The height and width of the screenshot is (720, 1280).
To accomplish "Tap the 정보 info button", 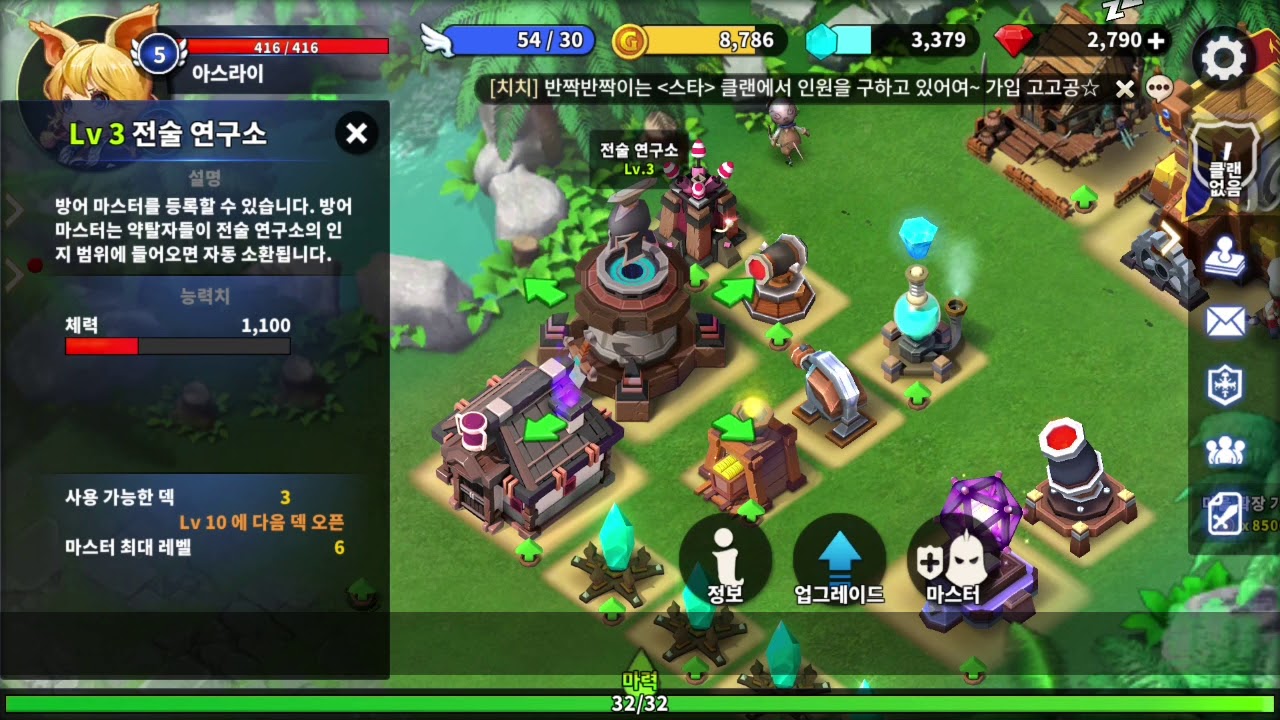I will 725,562.
